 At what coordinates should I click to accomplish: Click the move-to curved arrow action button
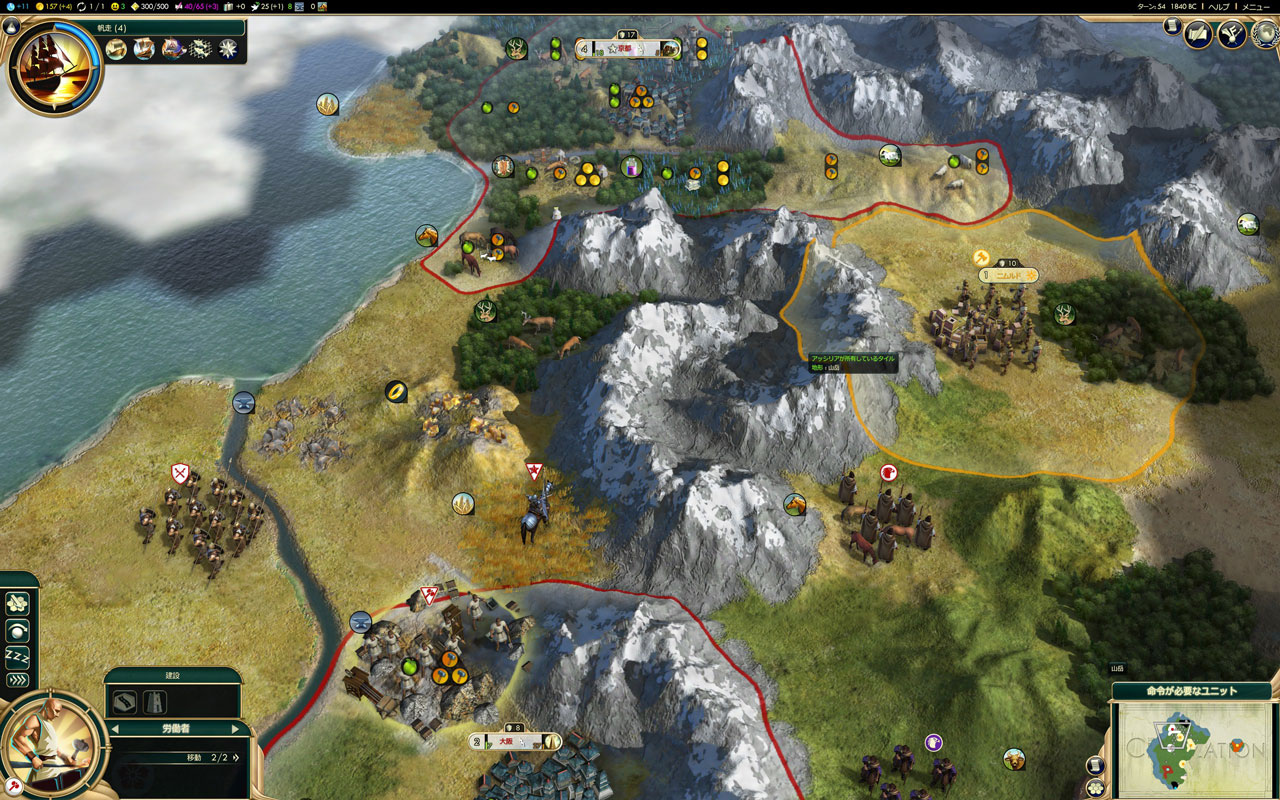coord(17,631)
